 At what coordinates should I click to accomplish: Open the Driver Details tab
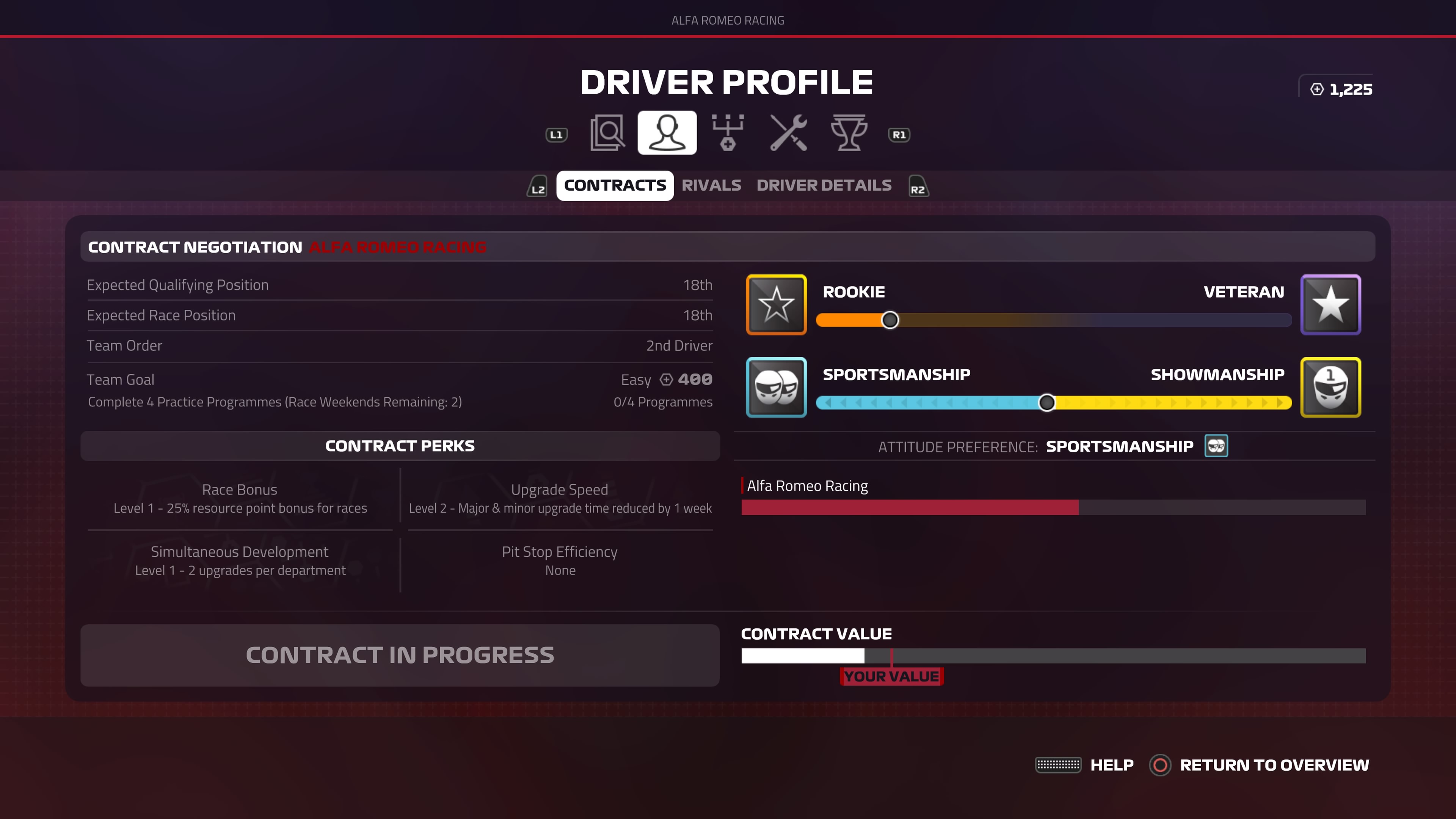click(x=824, y=185)
